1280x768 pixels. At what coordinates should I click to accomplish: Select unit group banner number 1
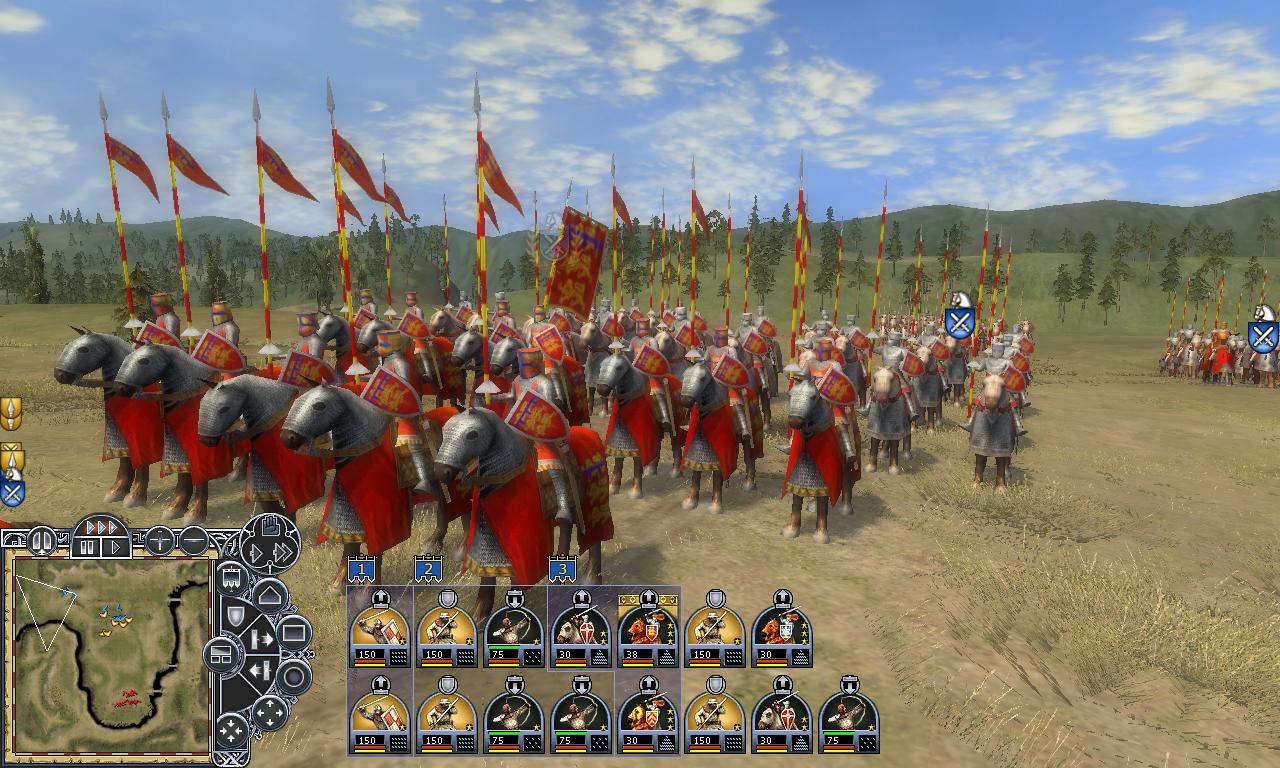point(361,570)
